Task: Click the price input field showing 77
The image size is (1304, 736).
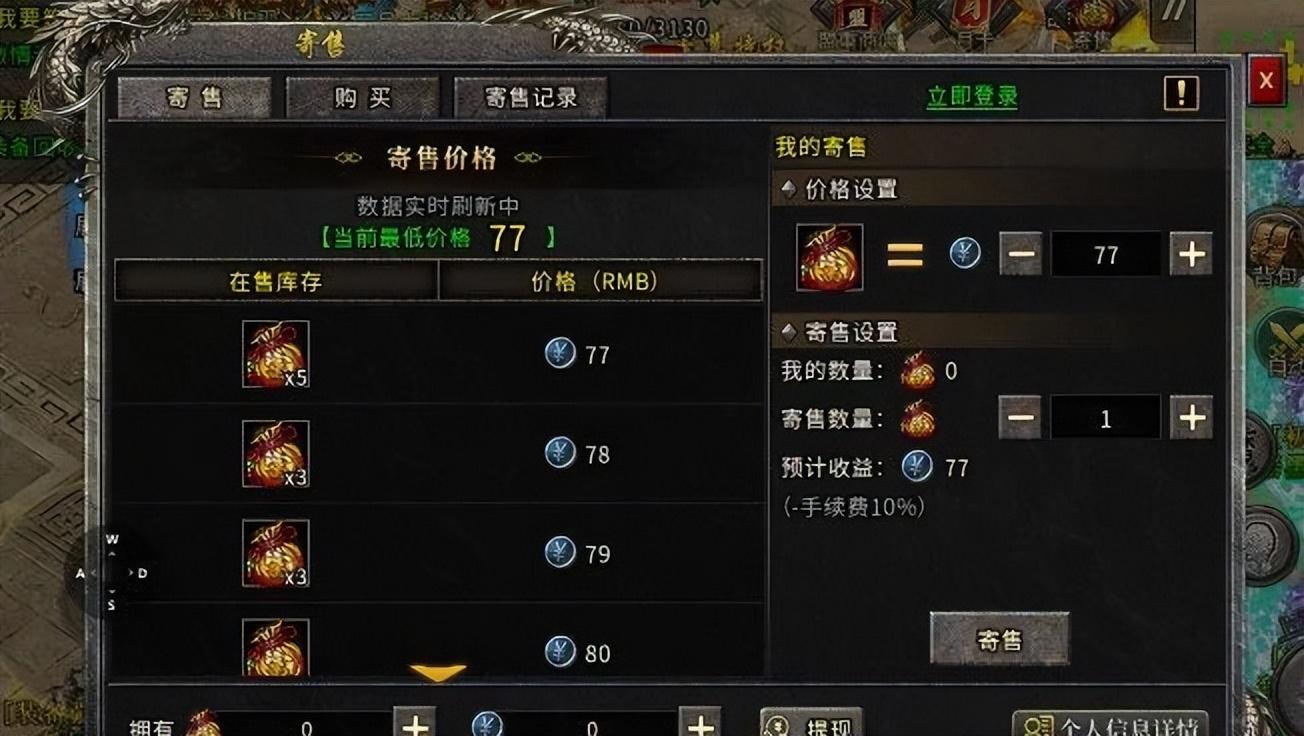Action: [x=1106, y=254]
